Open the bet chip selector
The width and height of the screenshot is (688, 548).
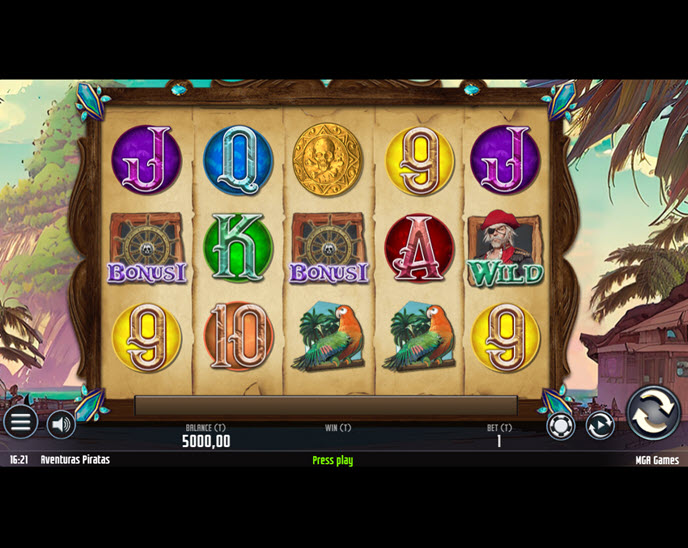(x=560, y=425)
